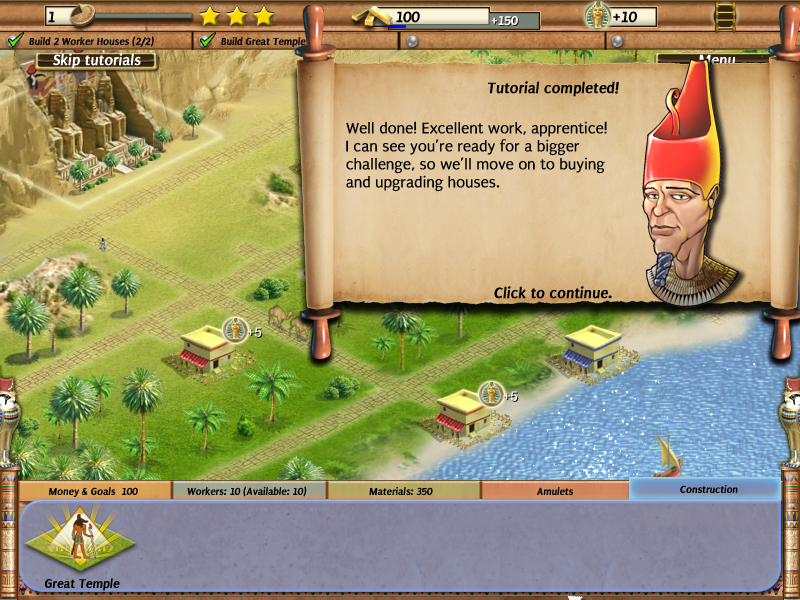
Task: Switch to the Money & Goals tab
Action: click(x=93, y=491)
